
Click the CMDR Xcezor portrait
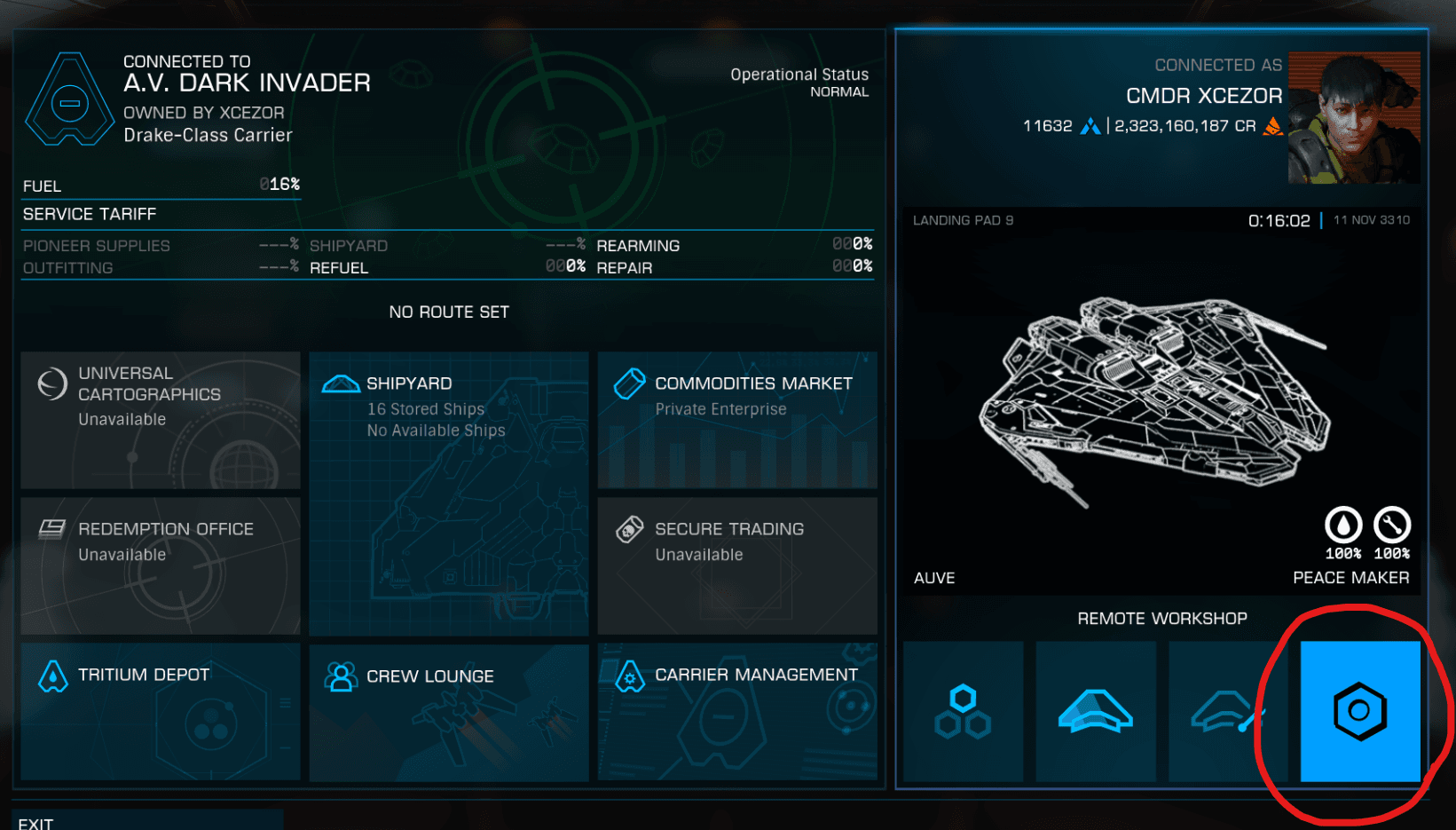coord(1353,117)
